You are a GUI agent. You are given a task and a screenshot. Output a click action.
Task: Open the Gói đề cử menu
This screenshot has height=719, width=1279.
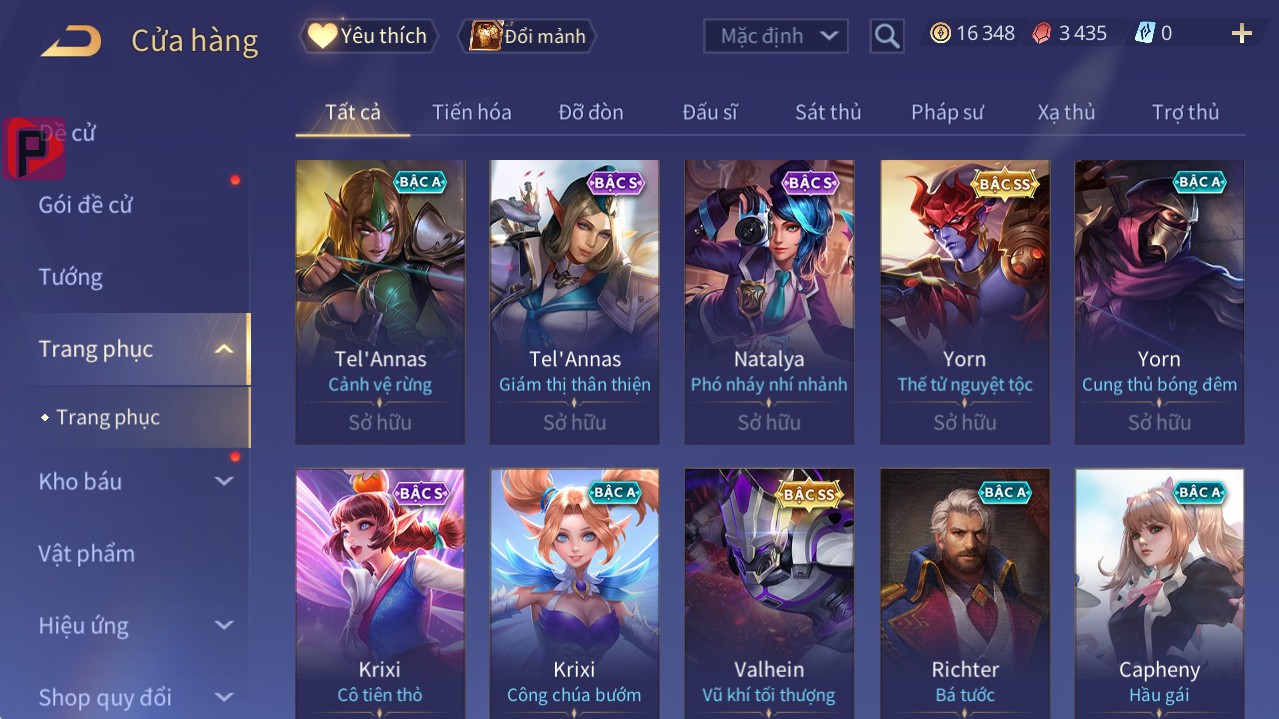click(x=86, y=205)
